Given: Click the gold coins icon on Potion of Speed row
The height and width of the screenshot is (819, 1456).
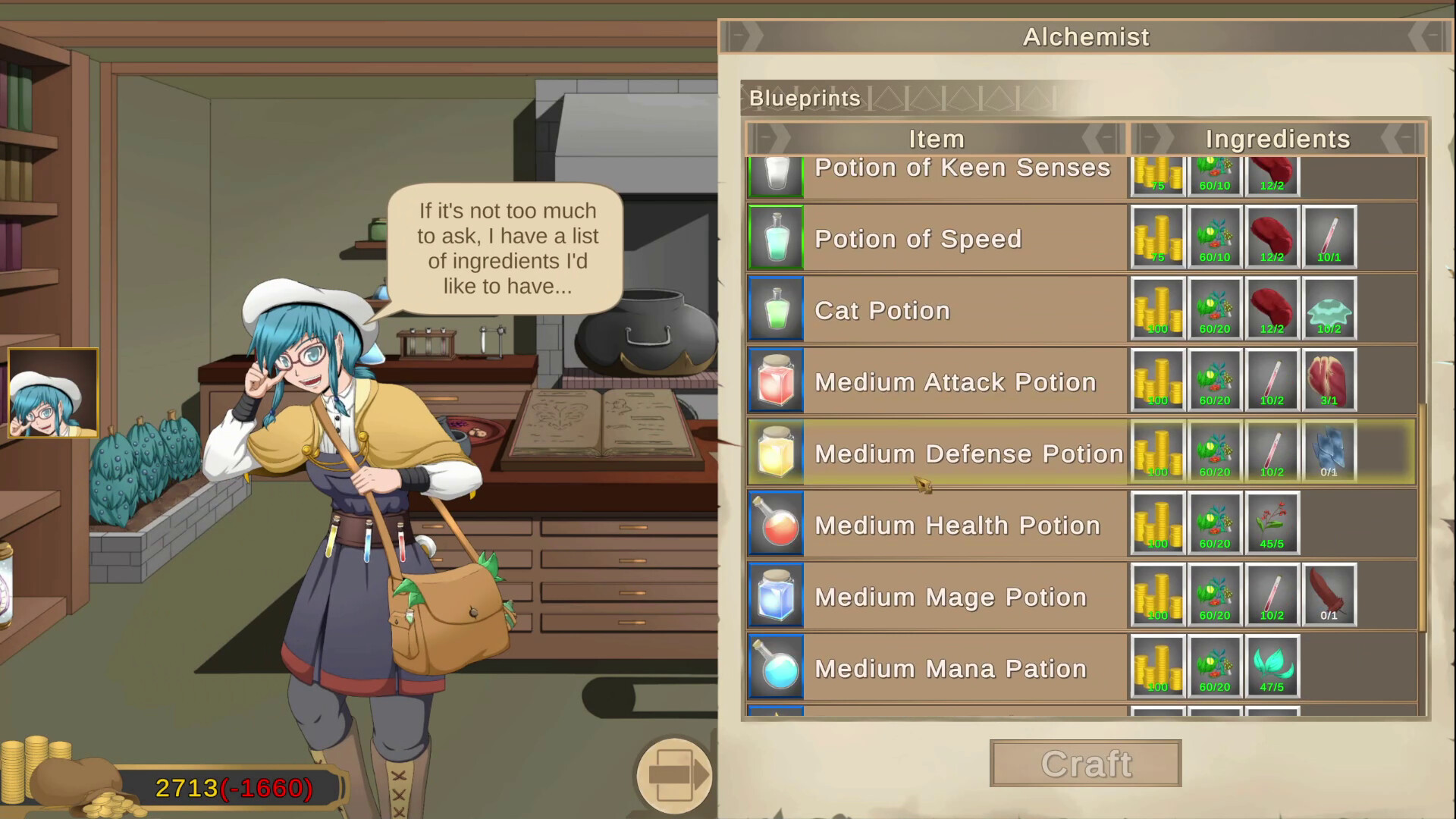Looking at the screenshot, I should click(x=1158, y=237).
